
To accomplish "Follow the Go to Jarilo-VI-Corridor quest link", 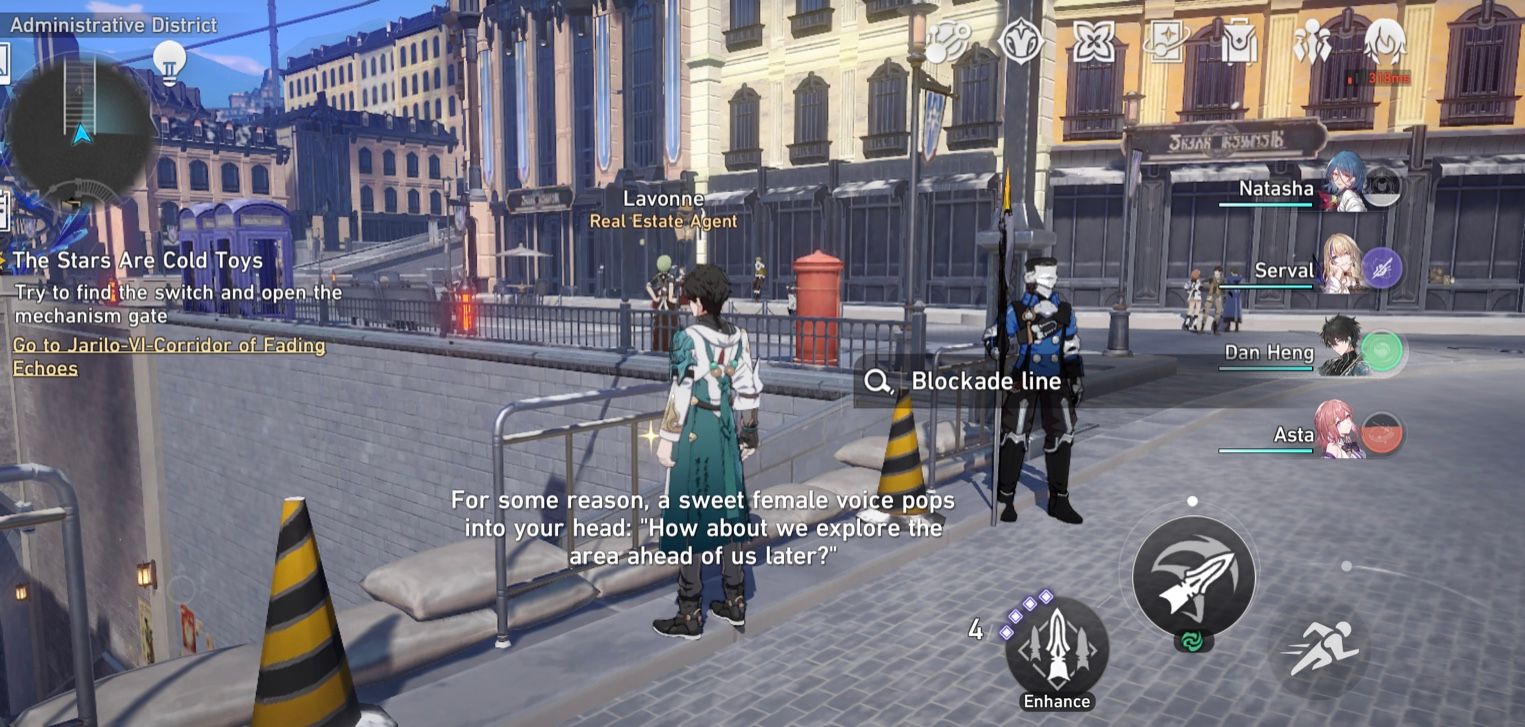I will pos(170,356).
